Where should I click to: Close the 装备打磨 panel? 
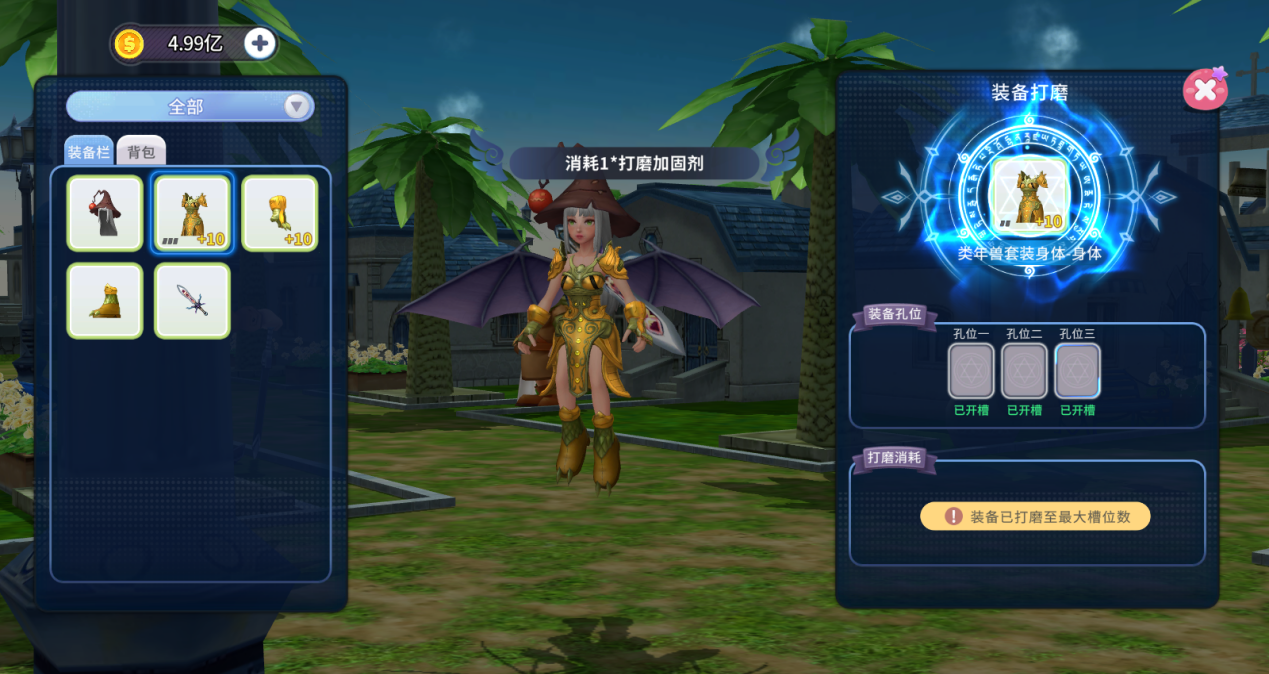(x=1205, y=90)
